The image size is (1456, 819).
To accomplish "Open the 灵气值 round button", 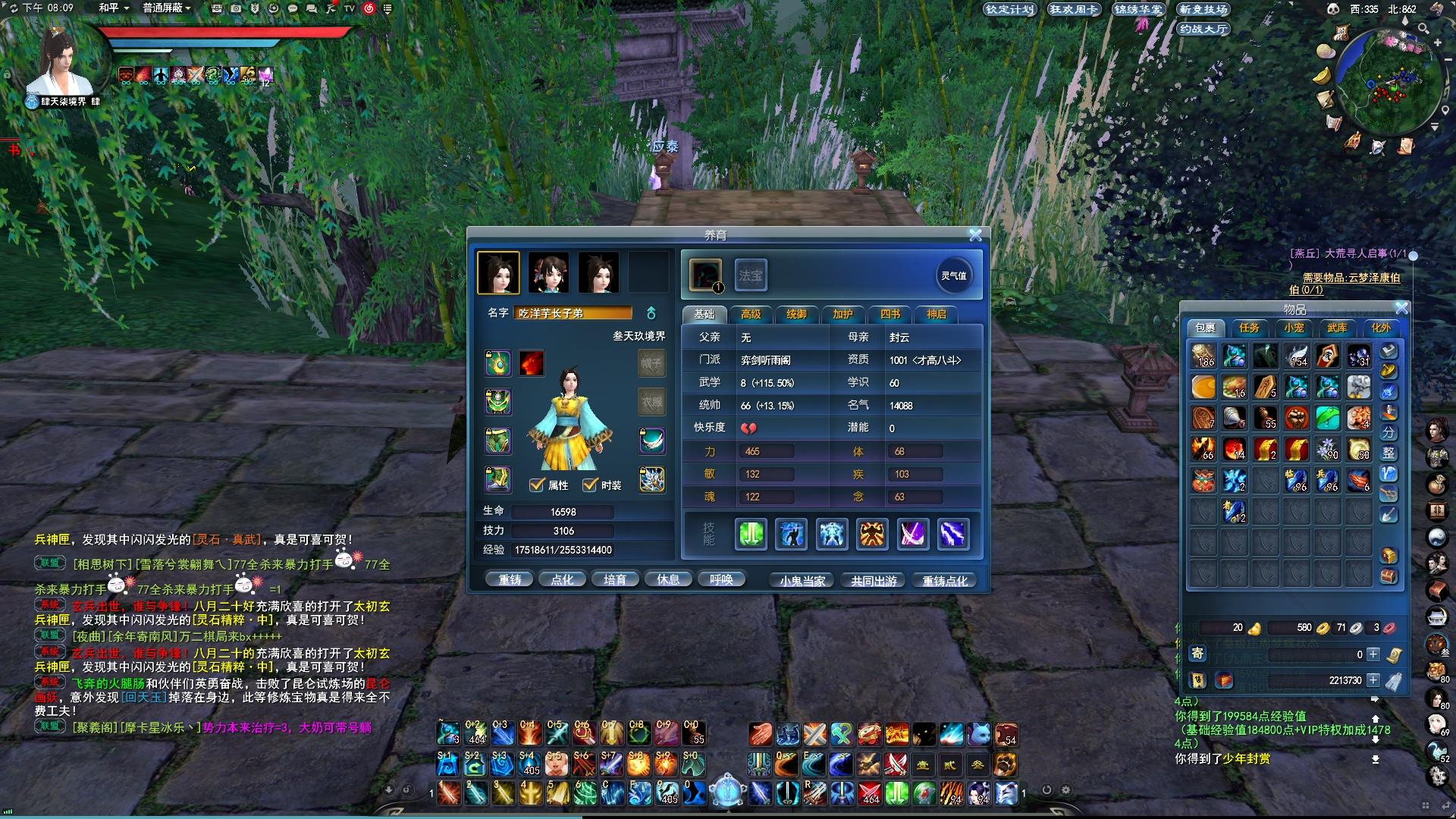I will coord(953,275).
